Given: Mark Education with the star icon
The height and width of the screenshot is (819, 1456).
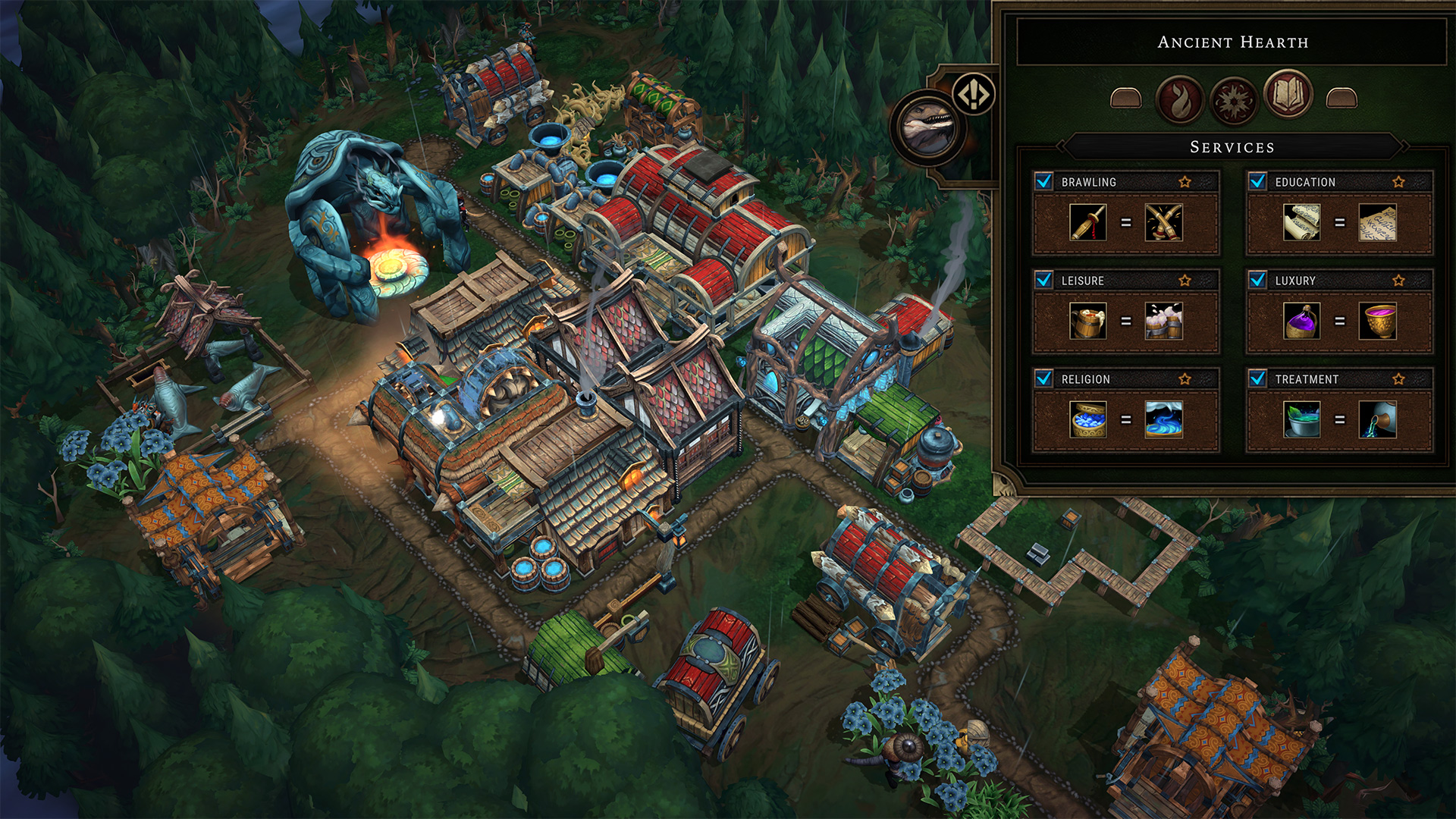Looking at the screenshot, I should tap(1399, 182).
